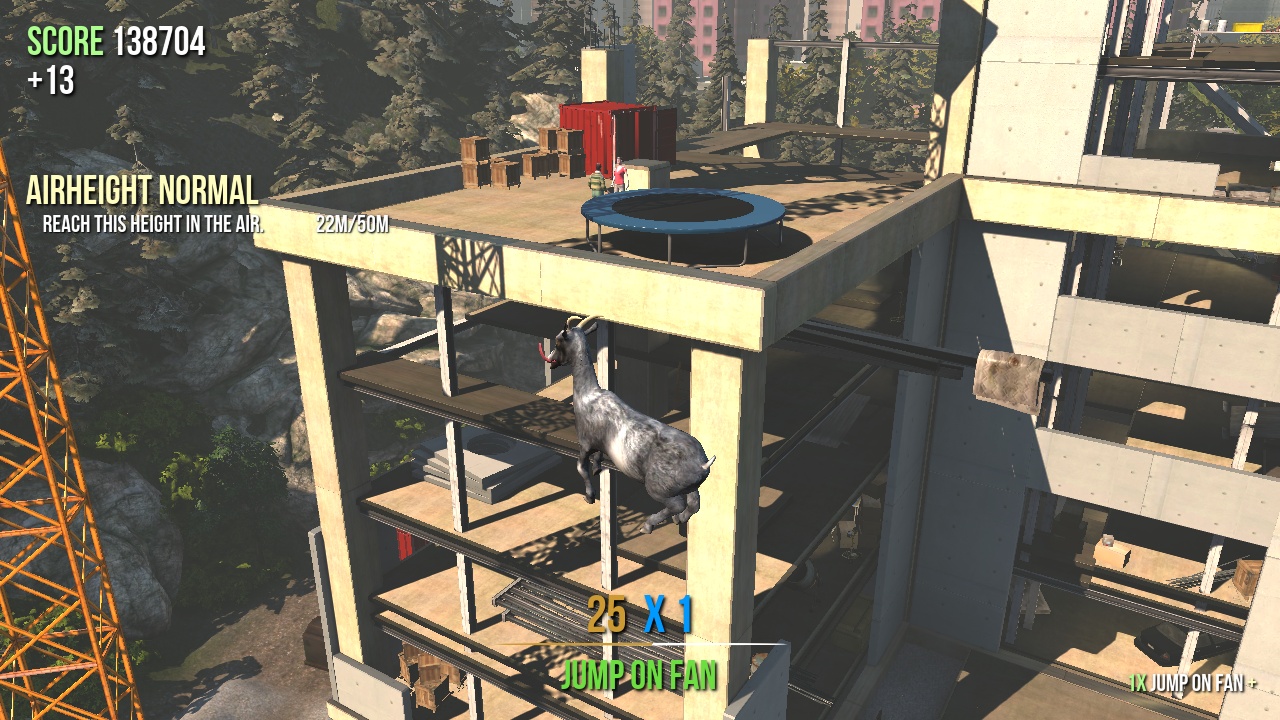Image resolution: width=1280 pixels, height=720 pixels.
Task: Select the Airheight Normal objective tracker
Action: tap(142, 191)
